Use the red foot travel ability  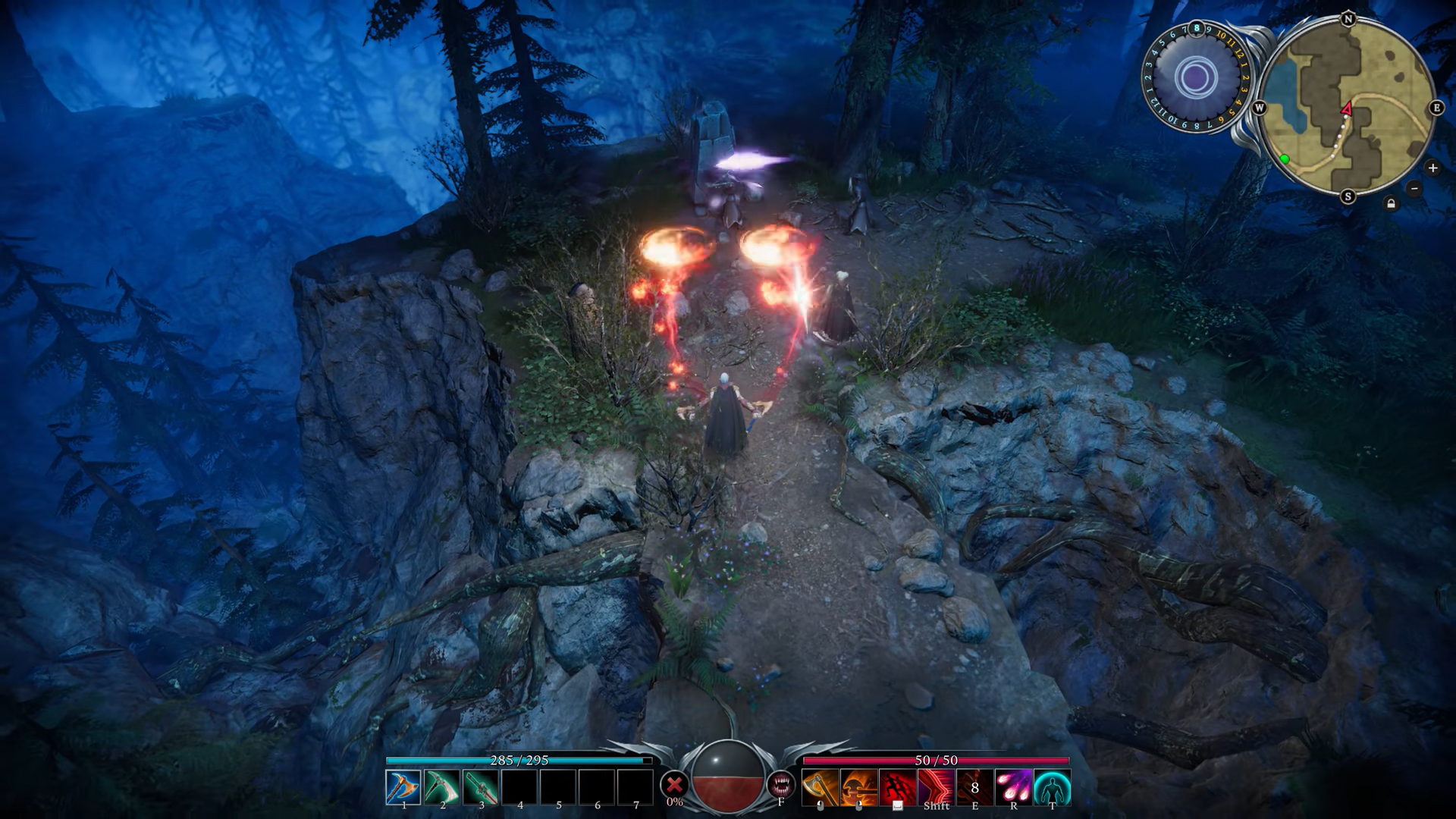pos(936,787)
